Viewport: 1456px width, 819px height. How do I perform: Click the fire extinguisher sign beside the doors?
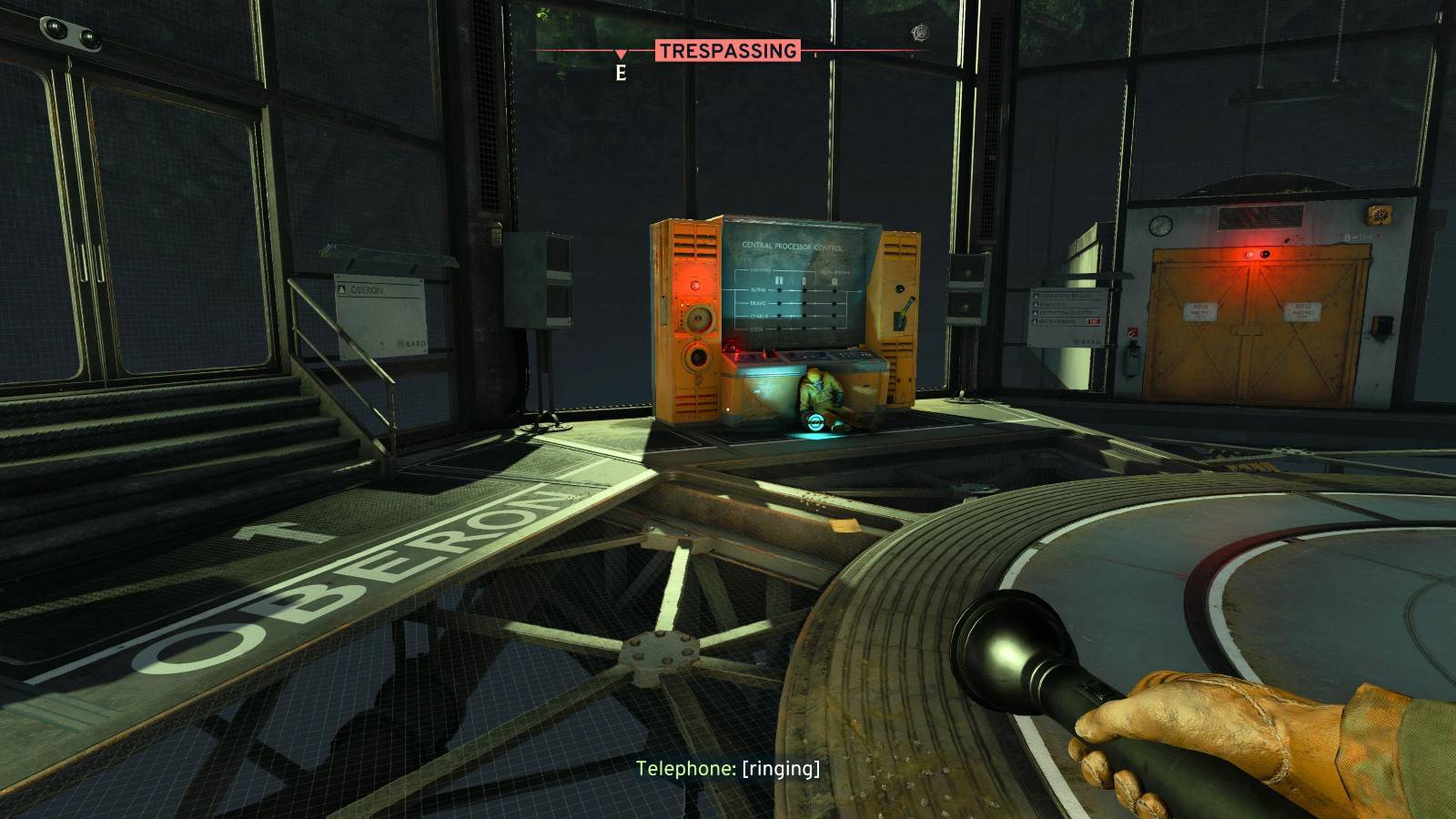1132,331
